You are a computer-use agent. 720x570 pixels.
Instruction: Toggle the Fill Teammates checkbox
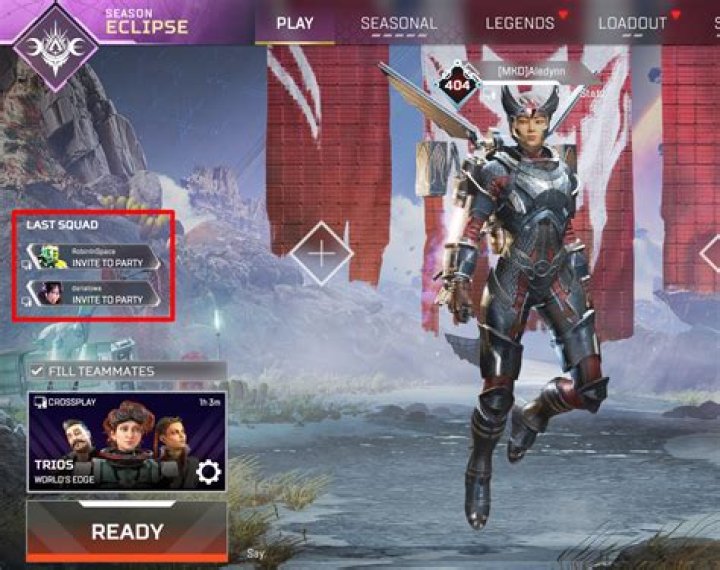coord(38,371)
